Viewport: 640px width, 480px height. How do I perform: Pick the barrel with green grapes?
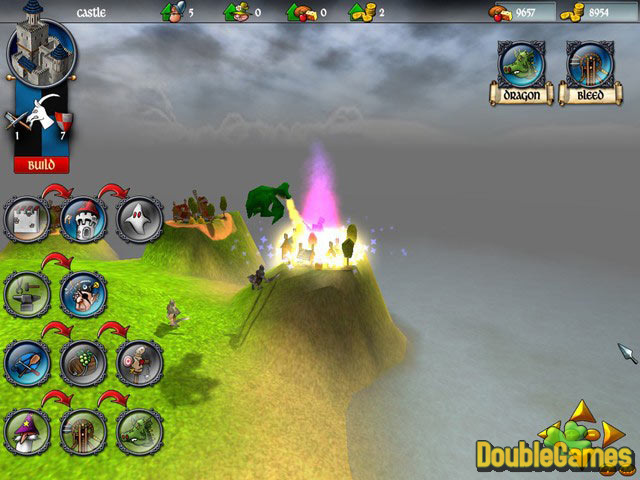[x=84, y=363]
